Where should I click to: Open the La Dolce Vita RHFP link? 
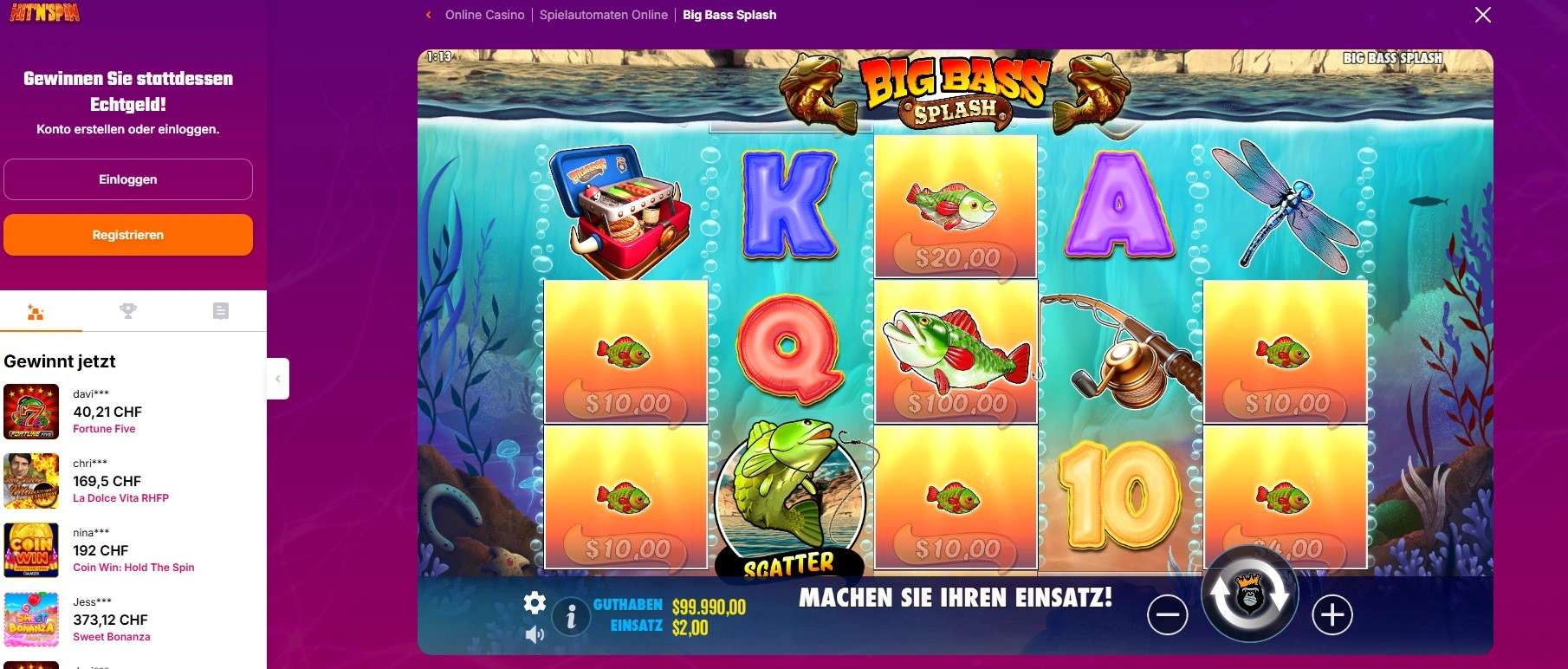tap(120, 498)
